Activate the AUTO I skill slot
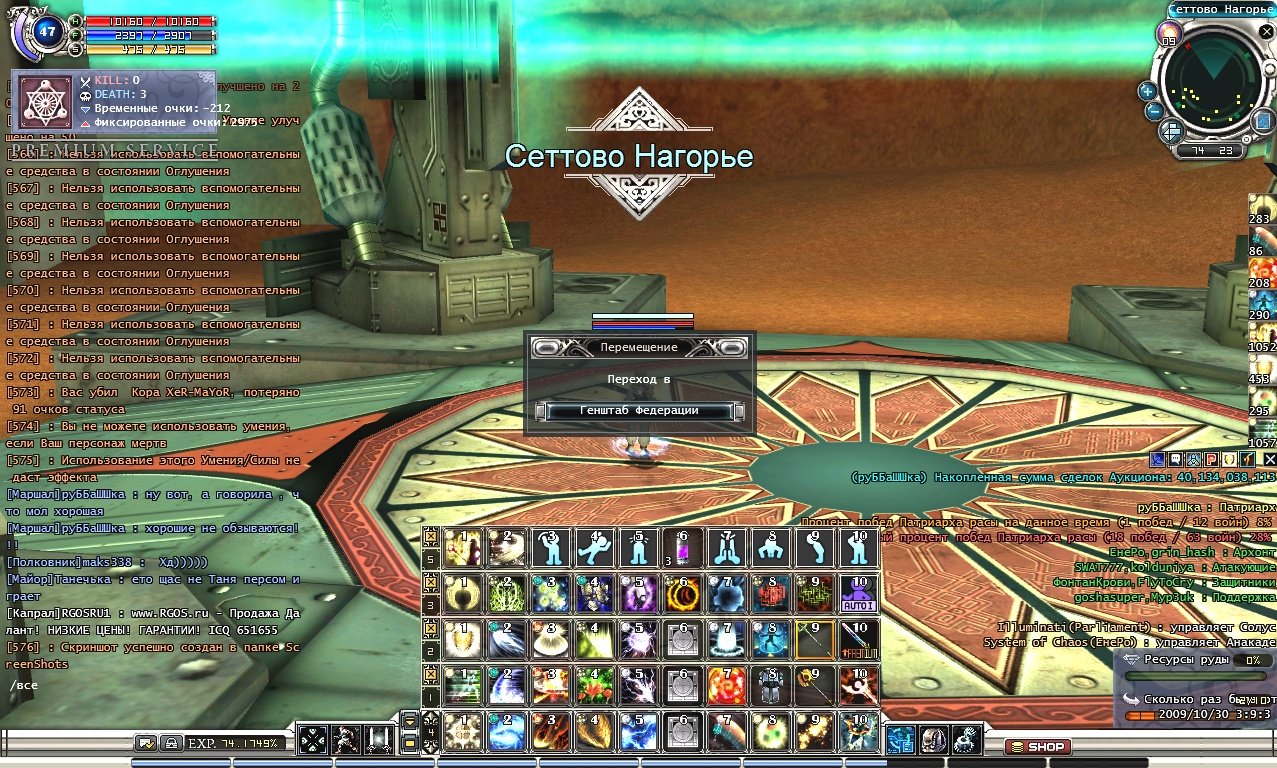The image size is (1277, 768). [x=859, y=593]
